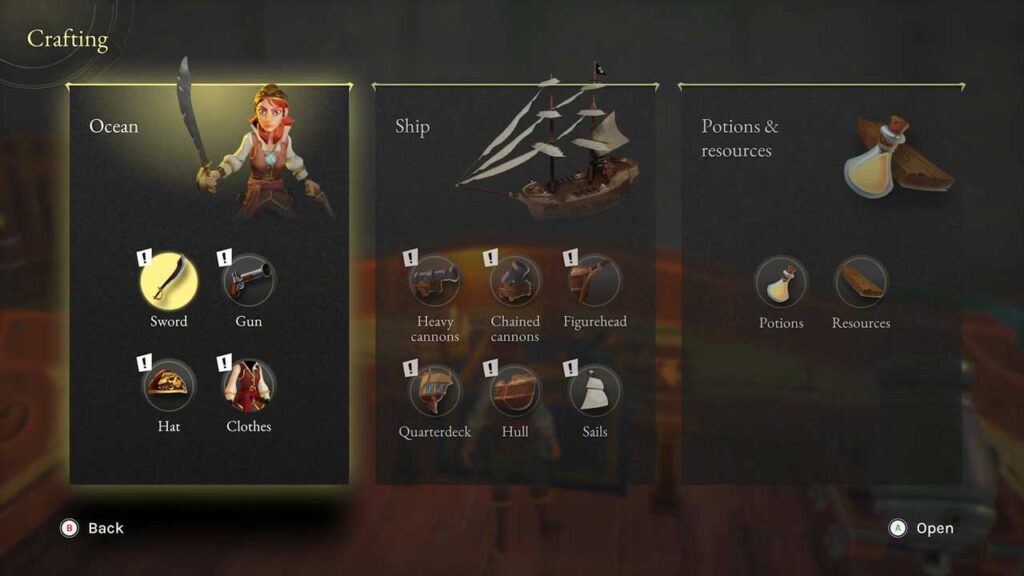Select the Resources crafting icon
The height and width of the screenshot is (576, 1024).
coord(860,283)
